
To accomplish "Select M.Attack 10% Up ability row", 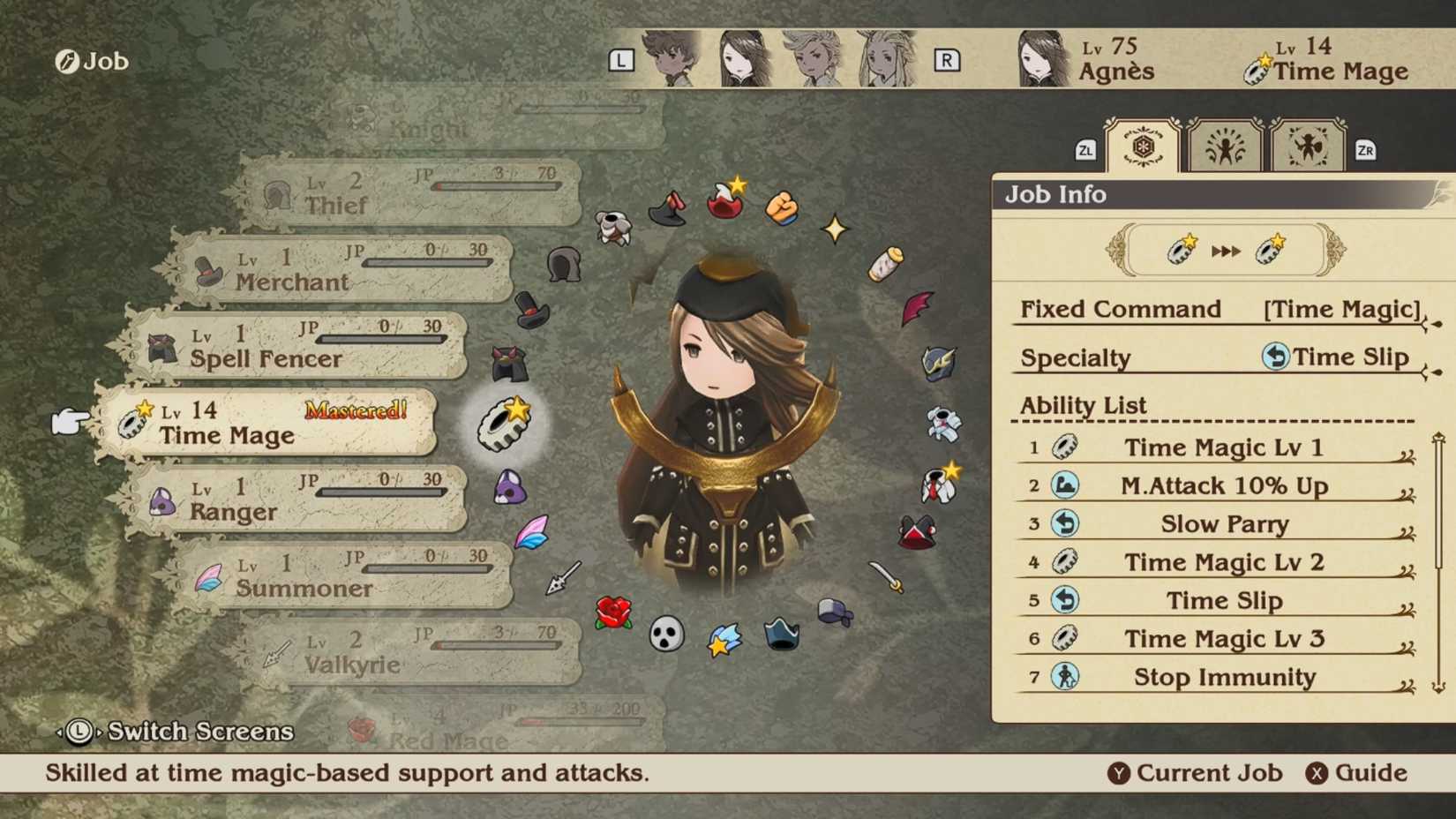I will (x=1223, y=485).
